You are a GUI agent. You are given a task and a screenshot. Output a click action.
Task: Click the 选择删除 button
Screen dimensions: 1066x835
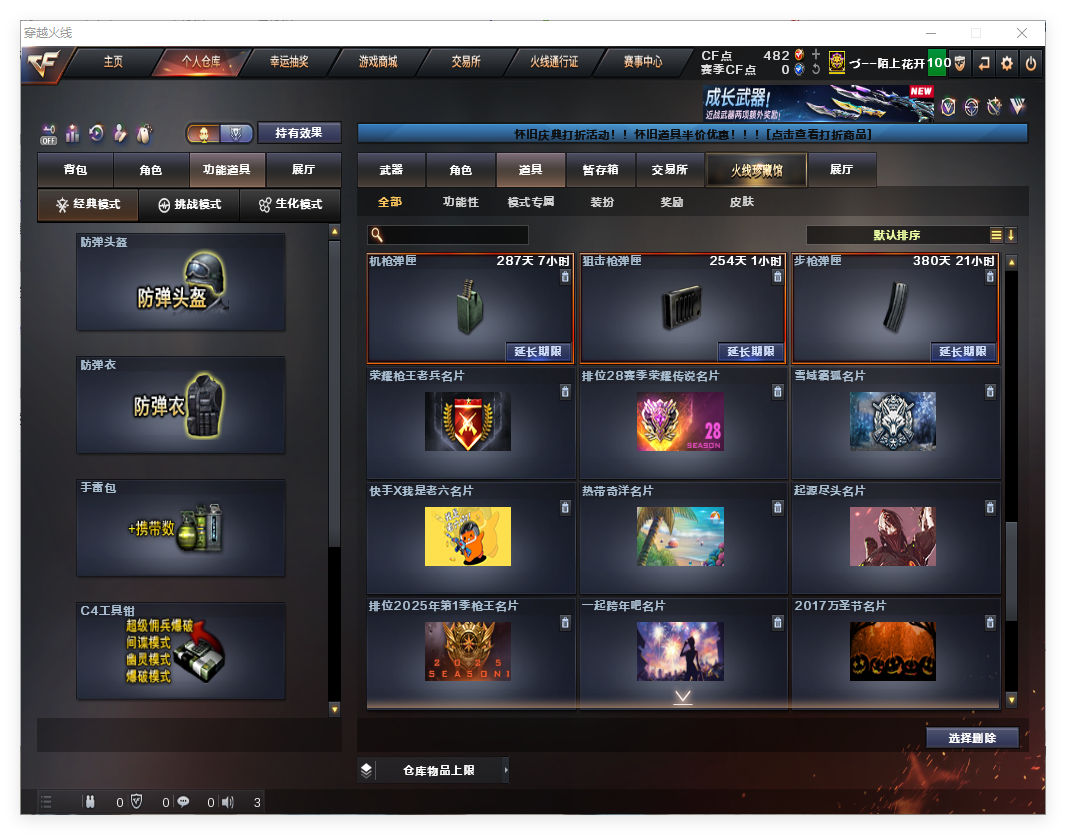(971, 738)
